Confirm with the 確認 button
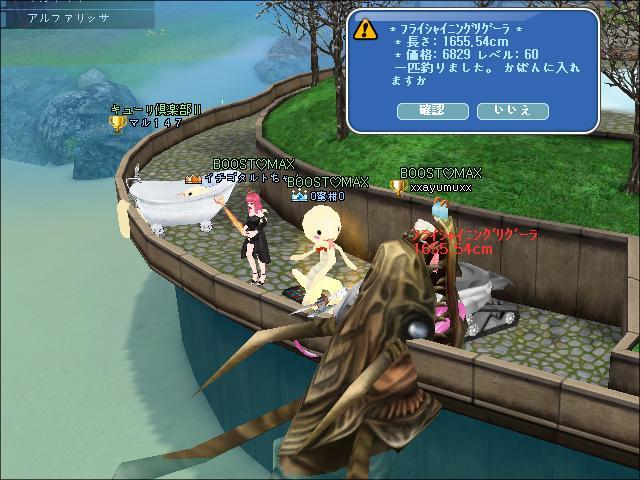 (433, 110)
